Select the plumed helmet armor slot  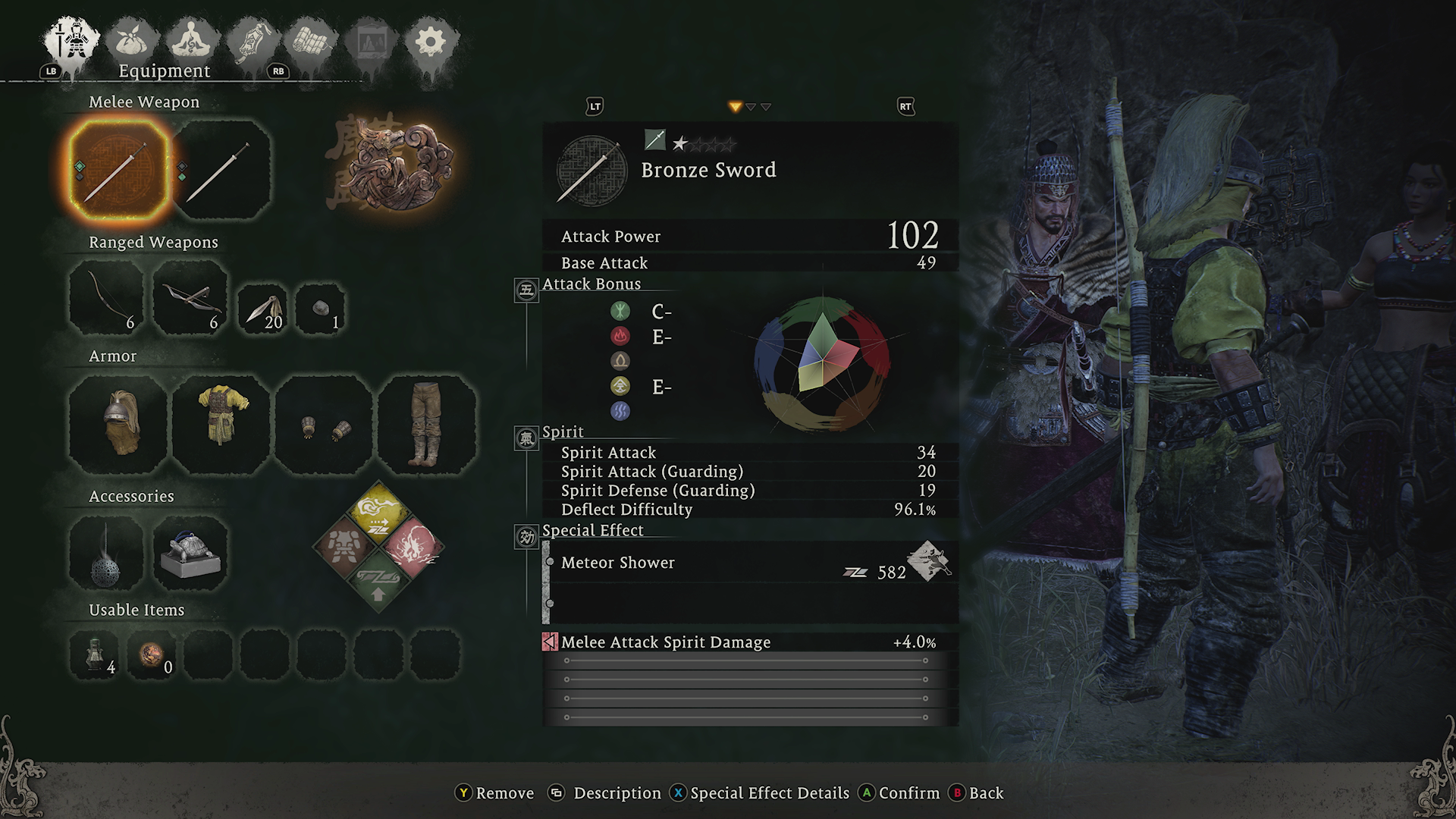[118, 425]
